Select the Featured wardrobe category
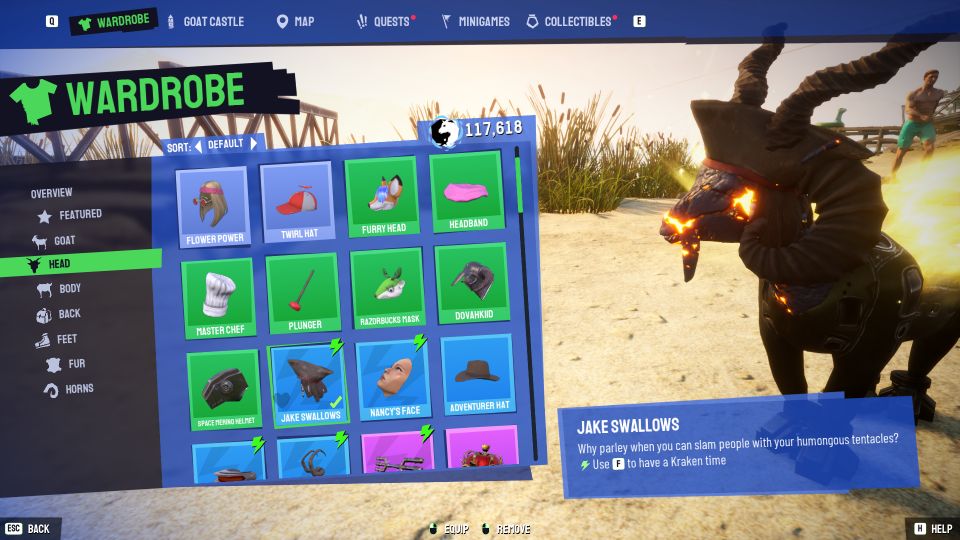The width and height of the screenshot is (960, 540). coord(80,214)
